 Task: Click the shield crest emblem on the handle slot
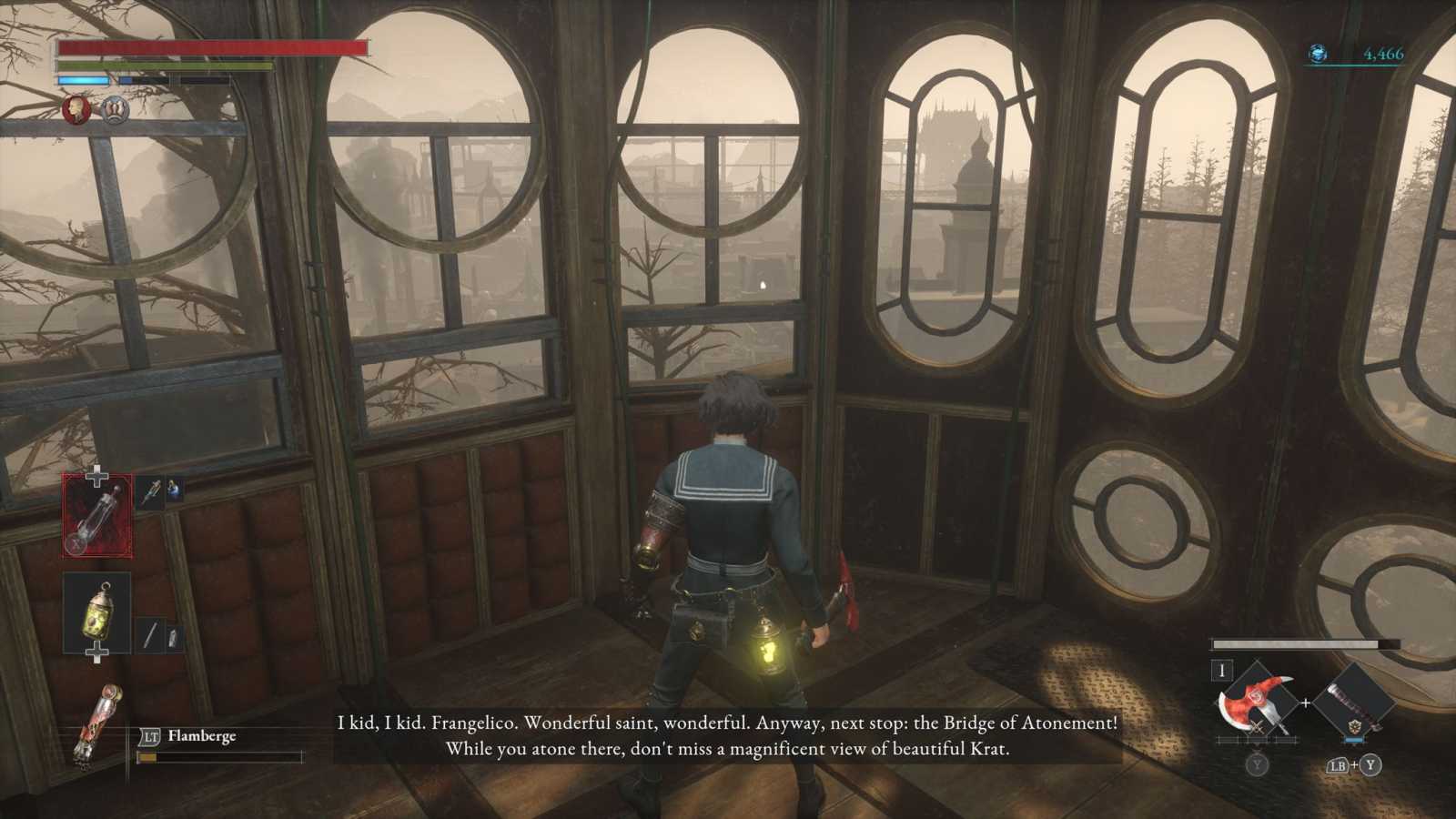coord(1357,726)
